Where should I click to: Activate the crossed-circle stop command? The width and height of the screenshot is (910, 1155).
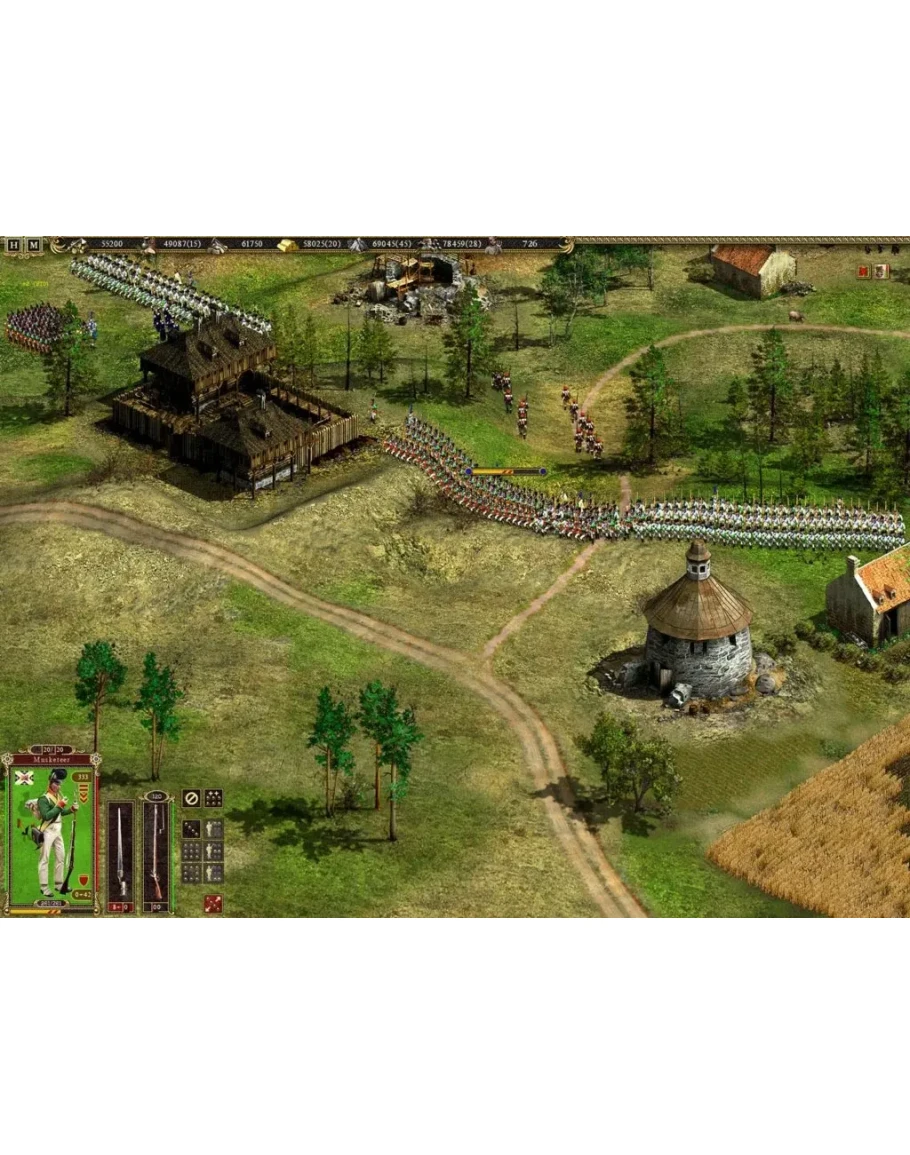pyautogui.click(x=190, y=799)
